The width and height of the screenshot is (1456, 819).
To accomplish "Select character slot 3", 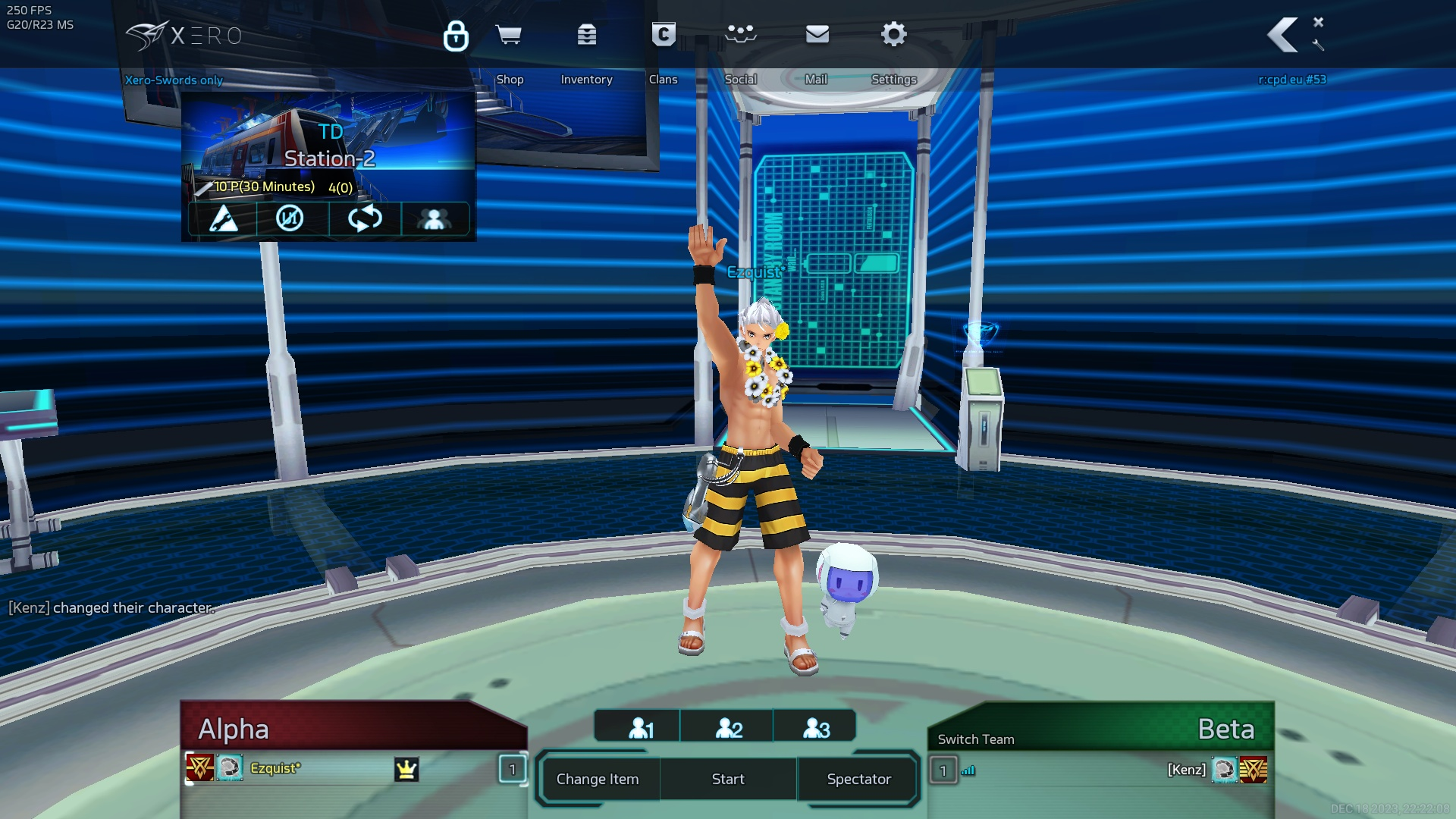I will coord(816,728).
